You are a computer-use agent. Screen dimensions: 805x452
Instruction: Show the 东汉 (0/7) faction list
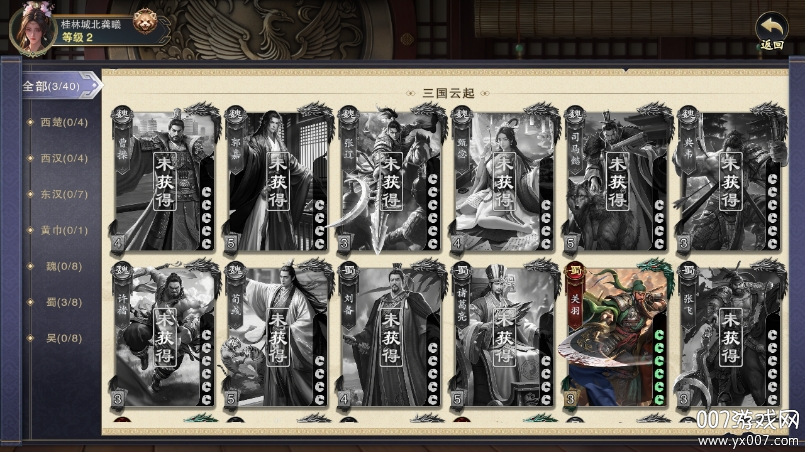pos(64,194)
